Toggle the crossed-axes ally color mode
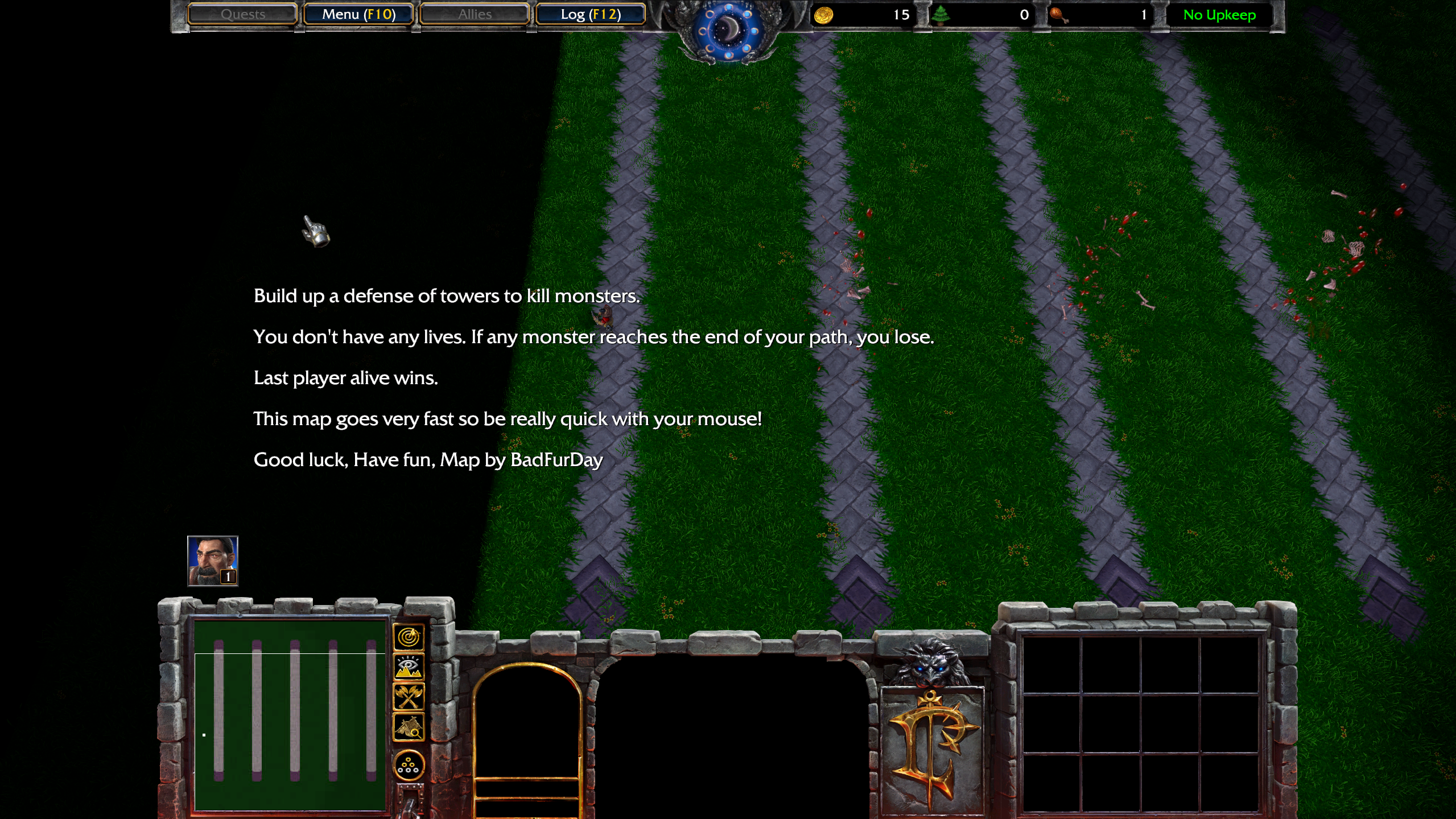Image resolution: width=1456 pixels, height=819 pixels. click(x=409, y=697)
